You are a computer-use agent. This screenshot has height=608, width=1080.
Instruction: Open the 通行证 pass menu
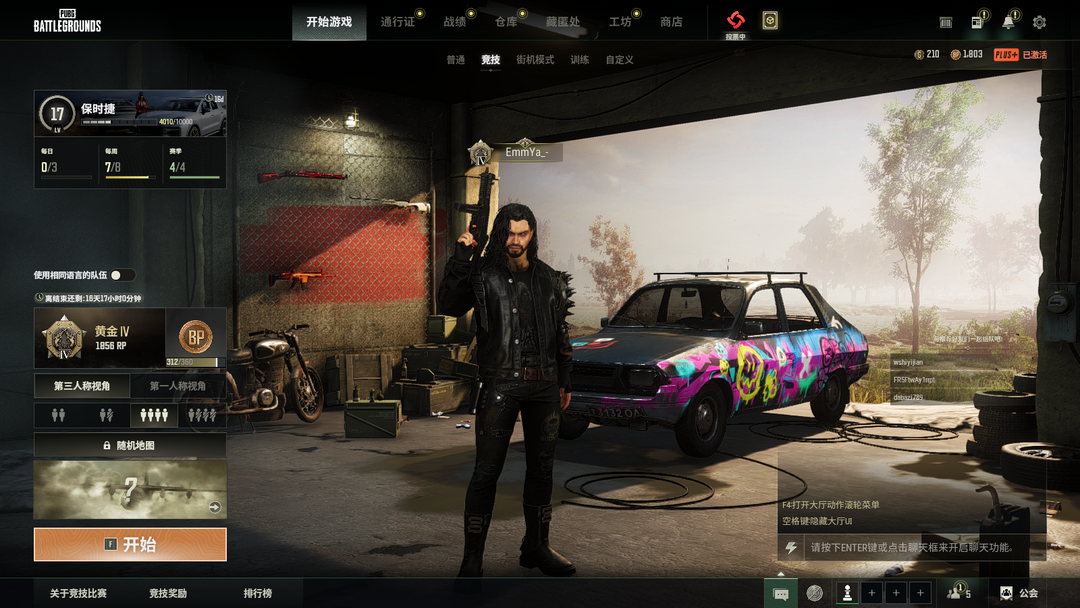[397, 22]
